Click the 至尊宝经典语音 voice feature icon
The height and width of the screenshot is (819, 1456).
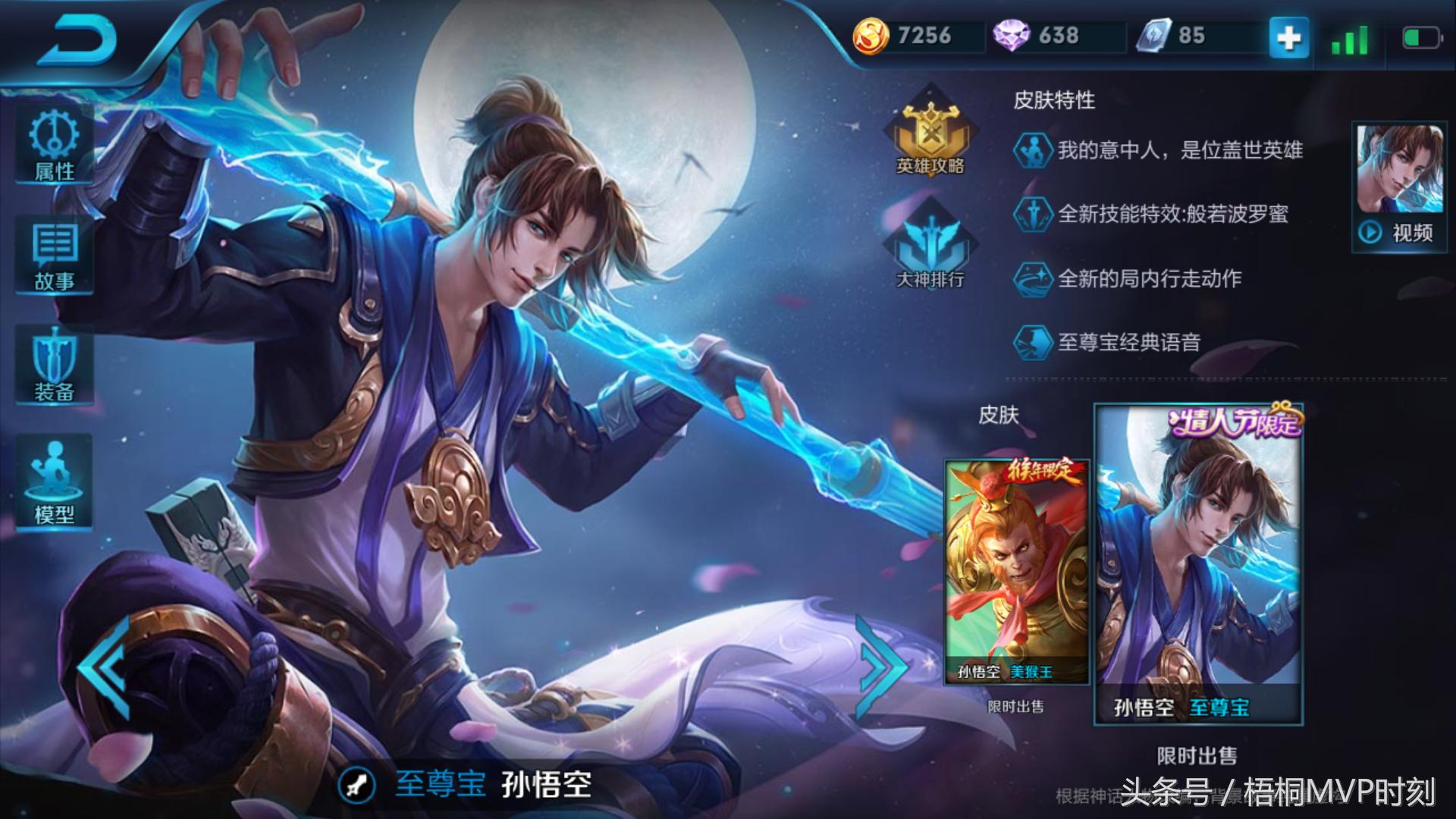click(x=1033, y=343)
